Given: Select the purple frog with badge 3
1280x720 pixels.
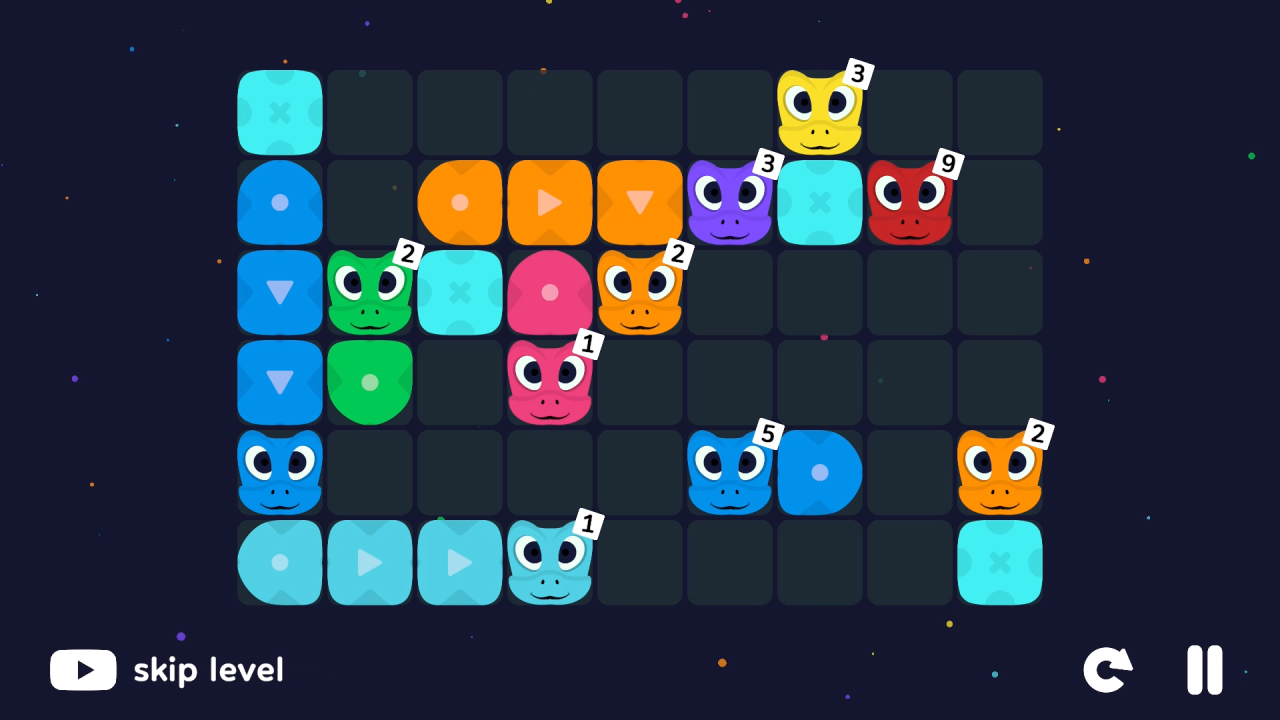Looking at the screenshot, I should tap(730, 203).
